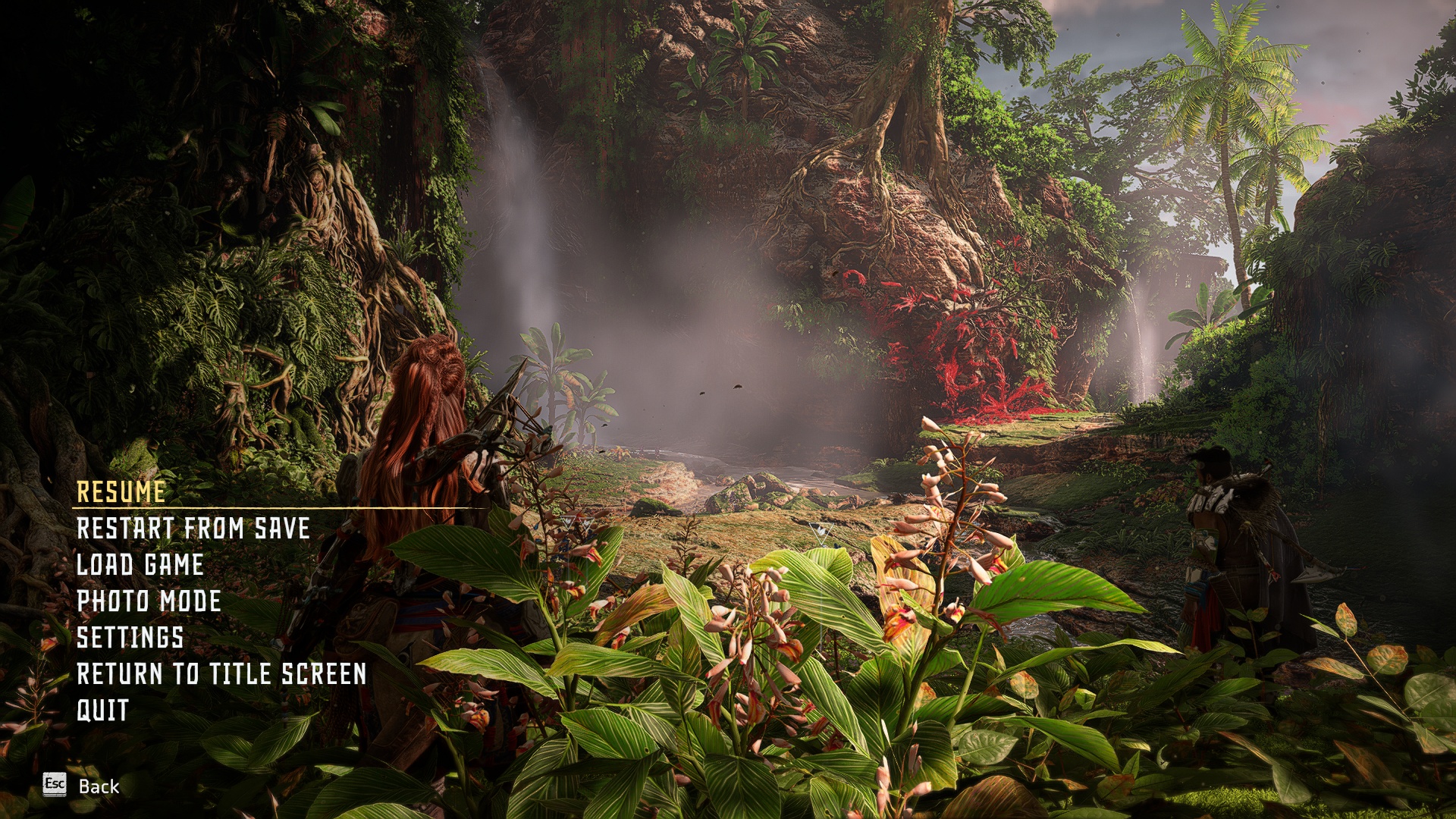Select Resume to continue playing

[121, 492]
